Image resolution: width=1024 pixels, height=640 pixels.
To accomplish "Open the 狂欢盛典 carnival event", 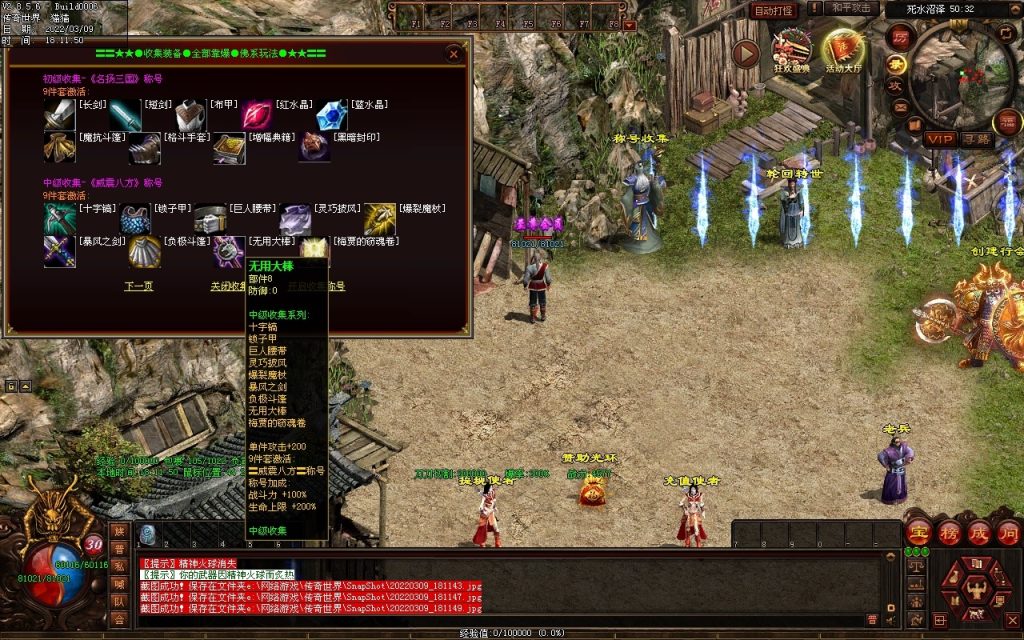I will point(792,52).
